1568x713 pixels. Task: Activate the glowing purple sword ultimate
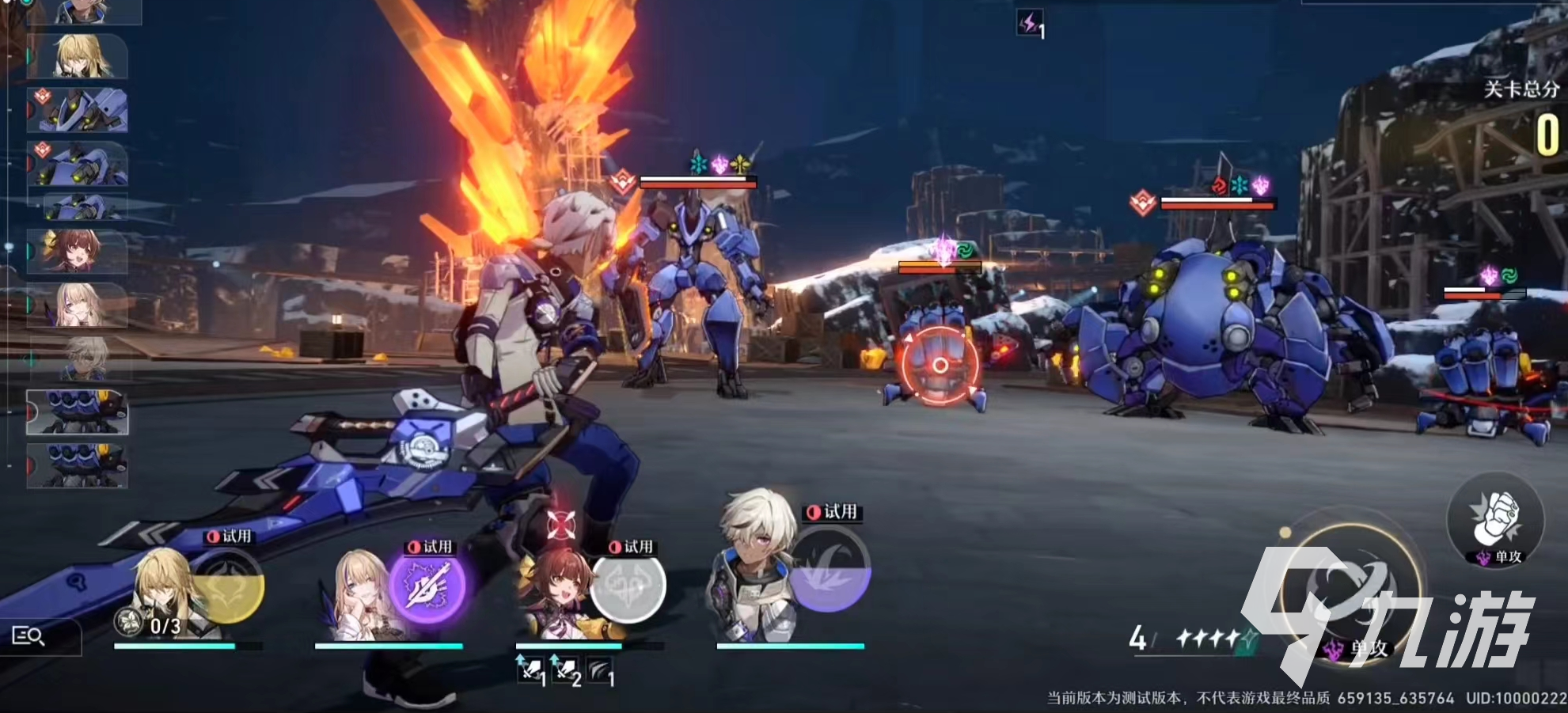point(427,586)
